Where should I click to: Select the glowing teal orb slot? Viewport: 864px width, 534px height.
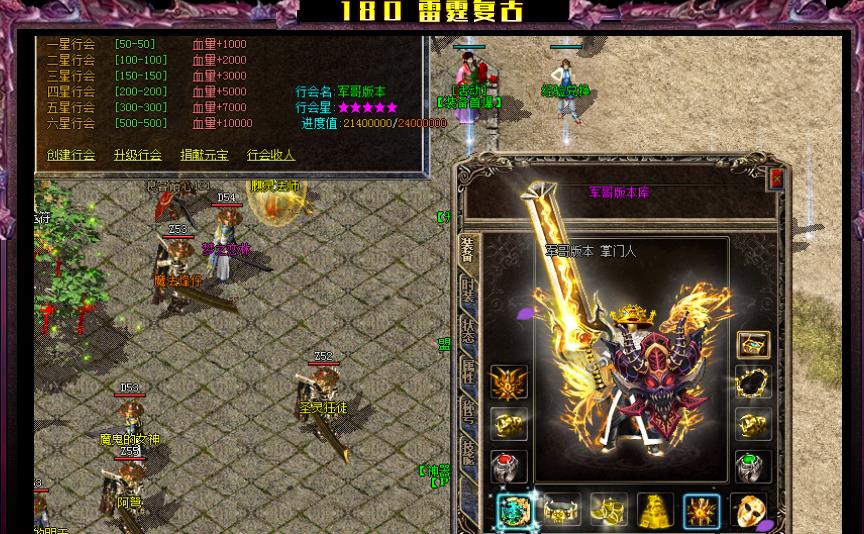pyautogui.click(x=515, y=511)
